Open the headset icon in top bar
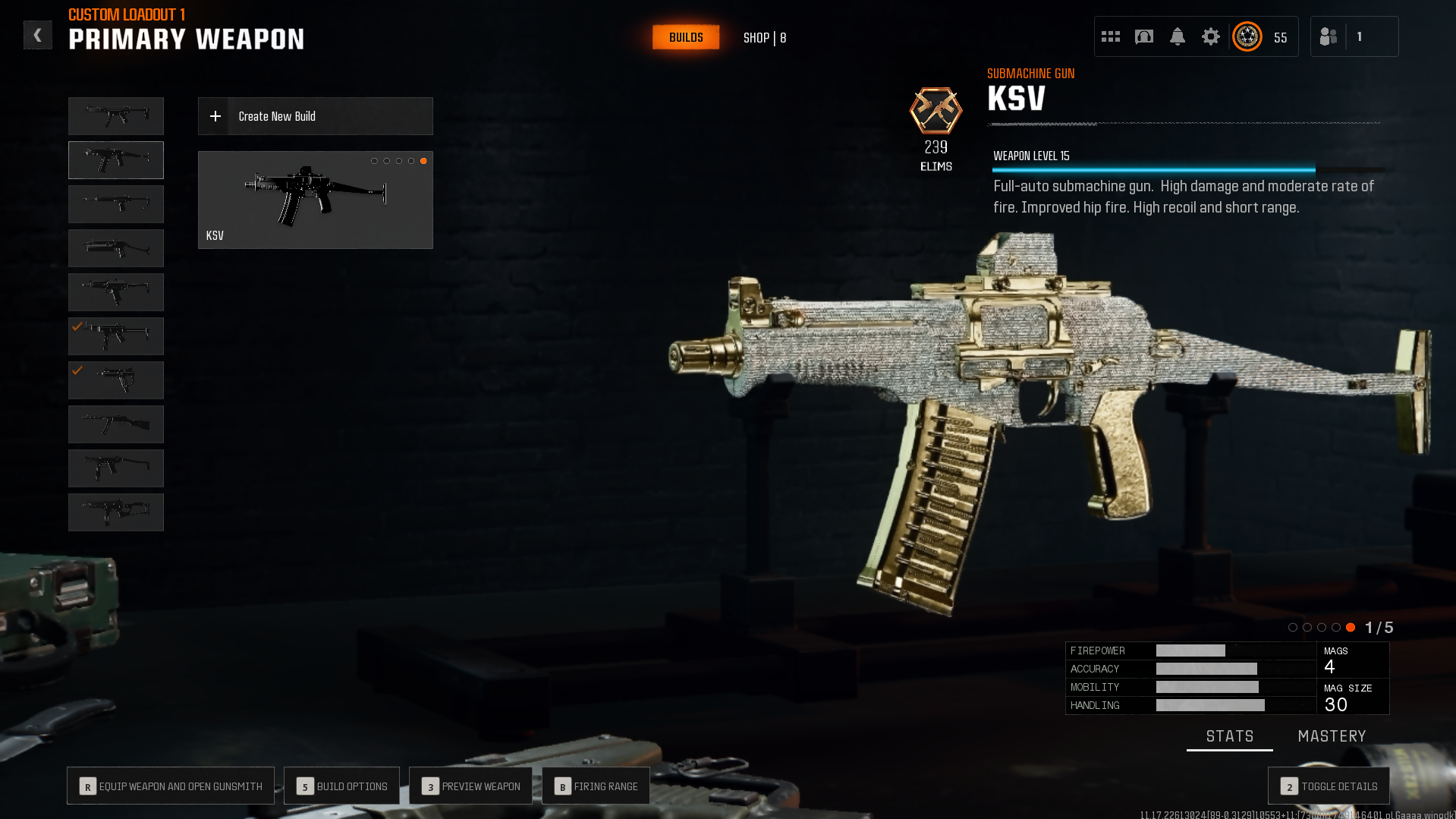 1144,36
